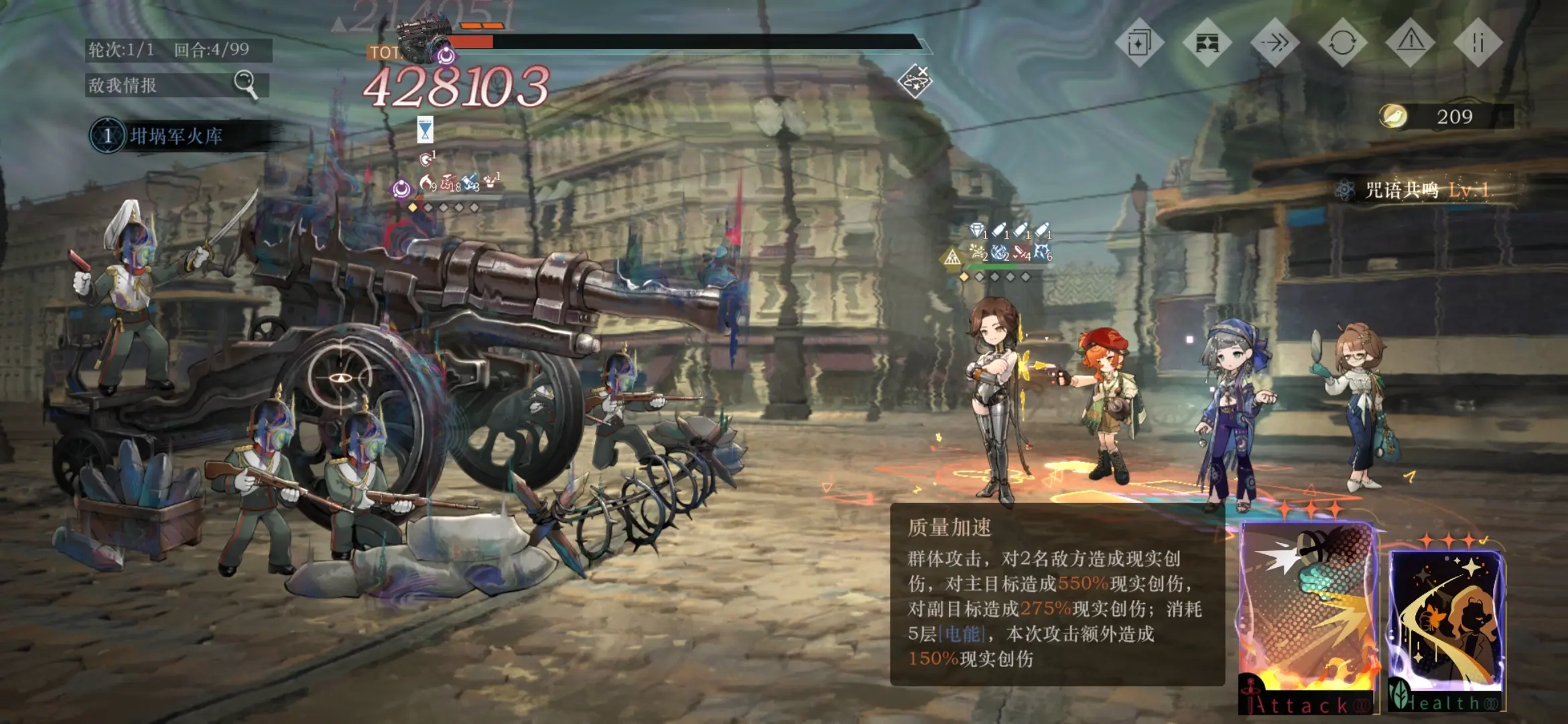Play the Attack incantation card
Screen dimensions: 1568x724
[1305, 617]
